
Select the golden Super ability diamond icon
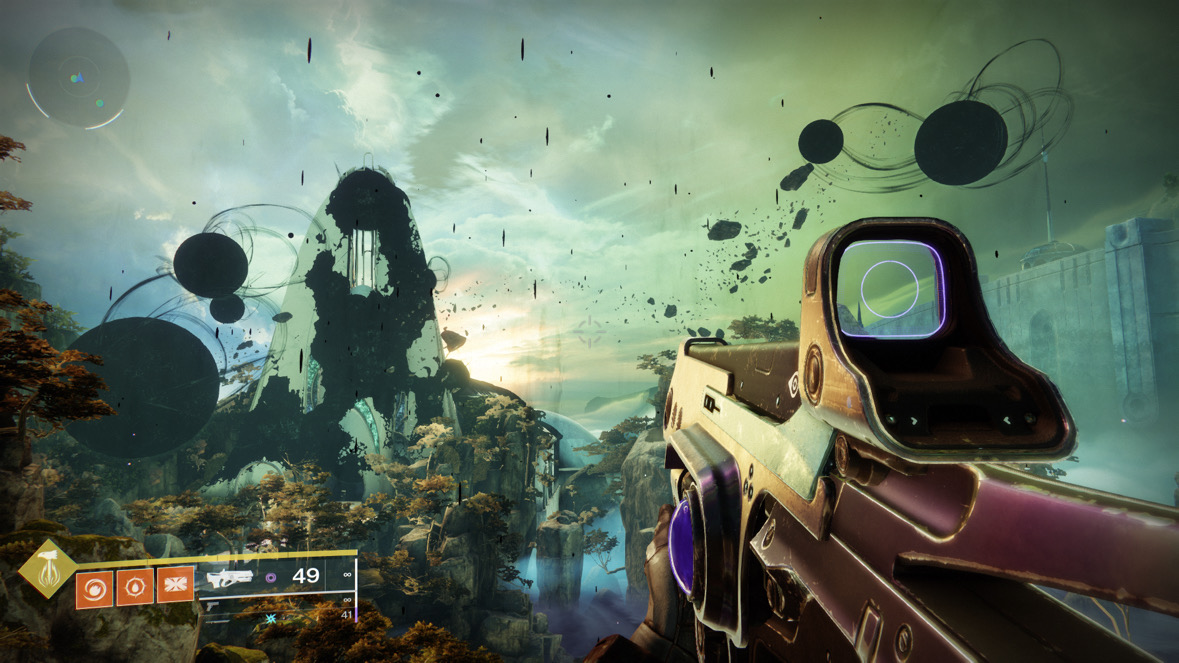tap(47, 569)
